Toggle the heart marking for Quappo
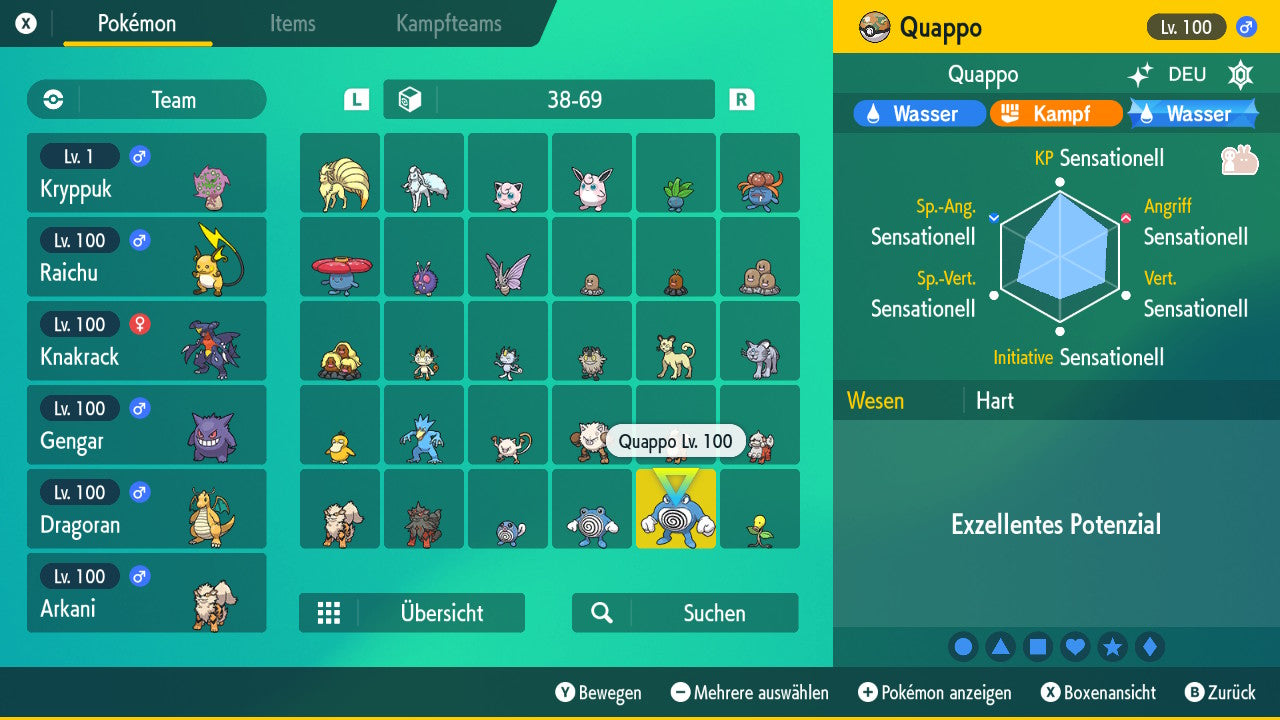The height and width of the screenshot is (720, 1280). coord(1075,646)
